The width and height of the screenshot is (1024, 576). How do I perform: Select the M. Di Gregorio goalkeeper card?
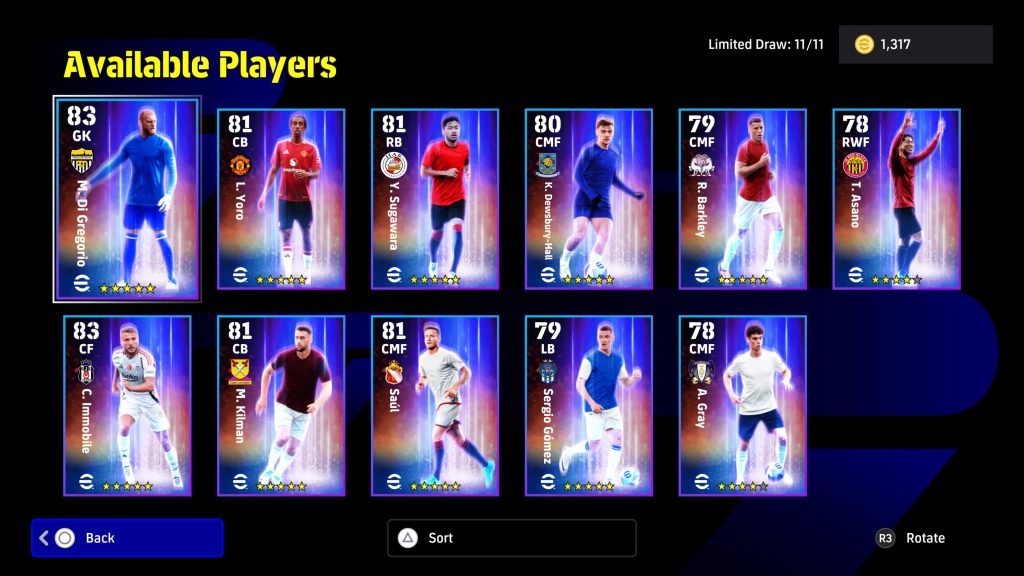(127, 198)
